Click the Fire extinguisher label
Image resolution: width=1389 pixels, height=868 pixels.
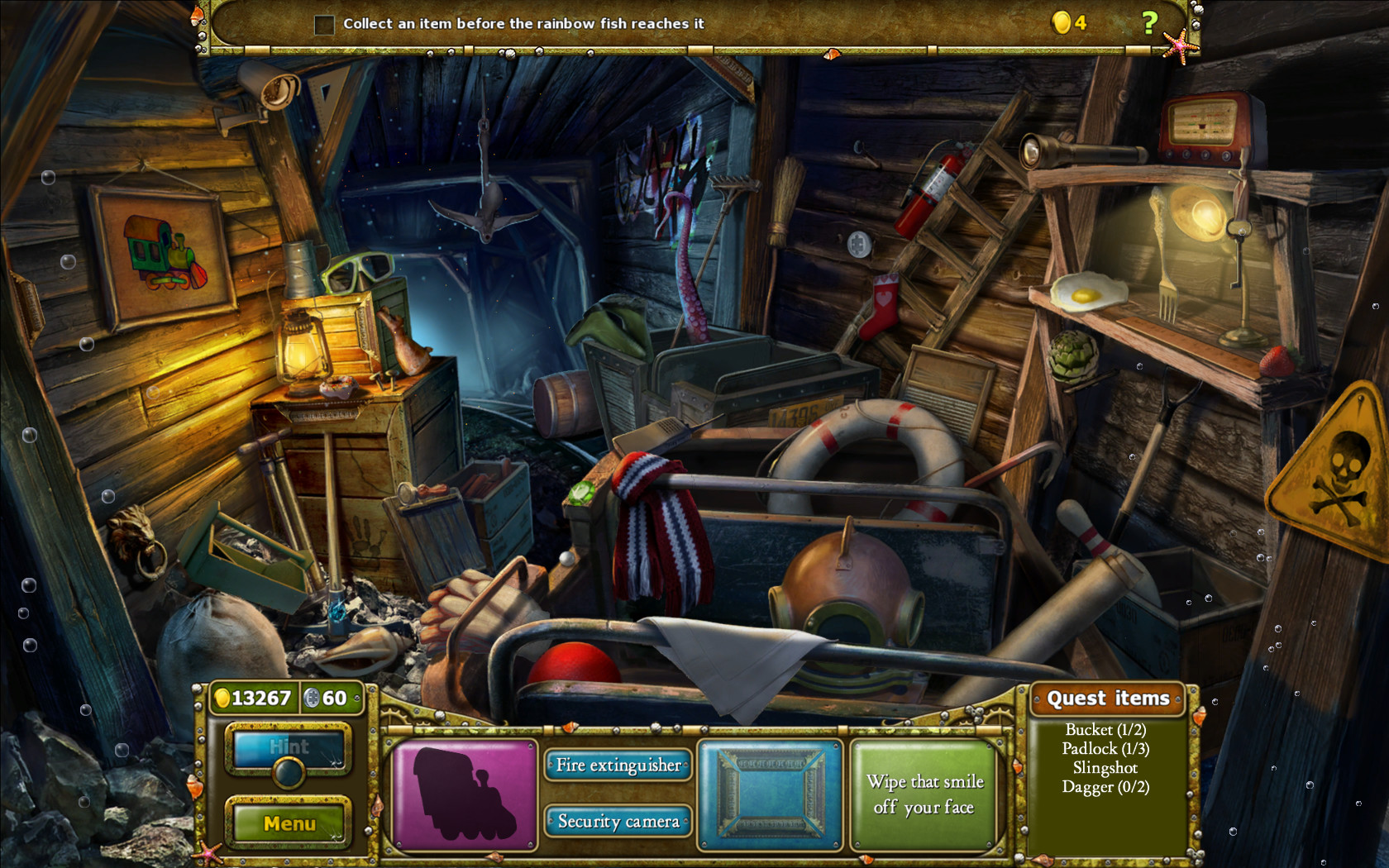[618, 765]
